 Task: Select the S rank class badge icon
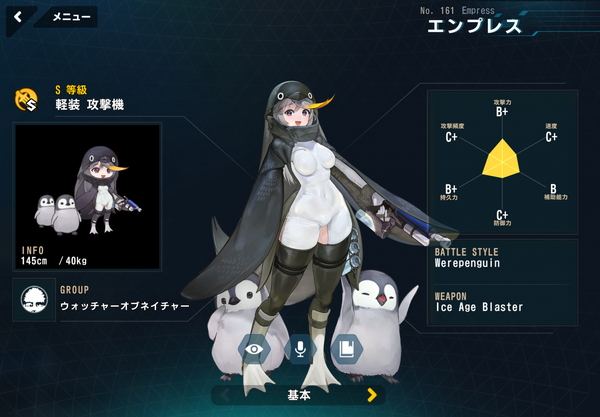click(x=26, y=98)
